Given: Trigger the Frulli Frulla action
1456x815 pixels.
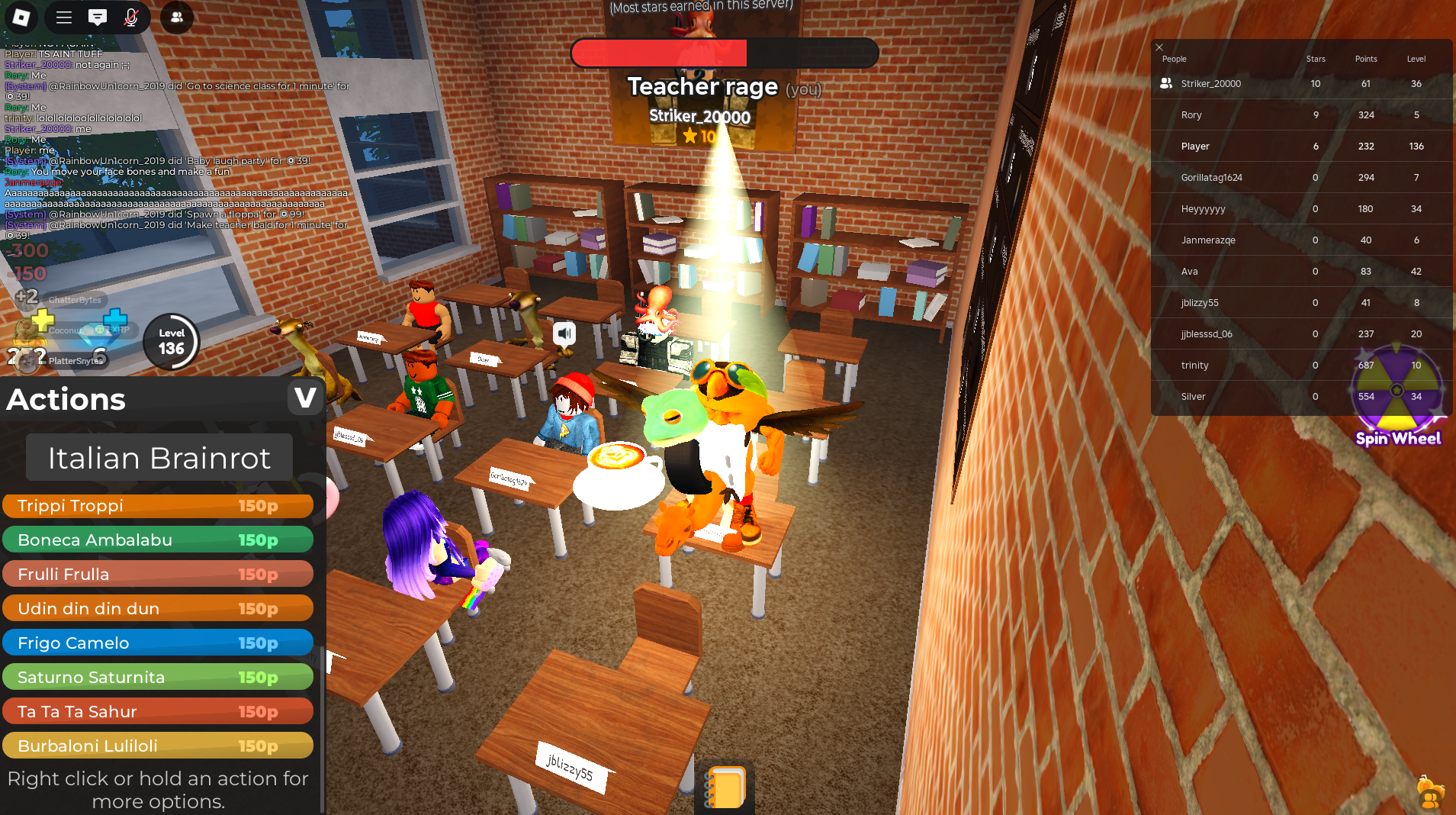Looking at the screenshot, I should (158, 575).
